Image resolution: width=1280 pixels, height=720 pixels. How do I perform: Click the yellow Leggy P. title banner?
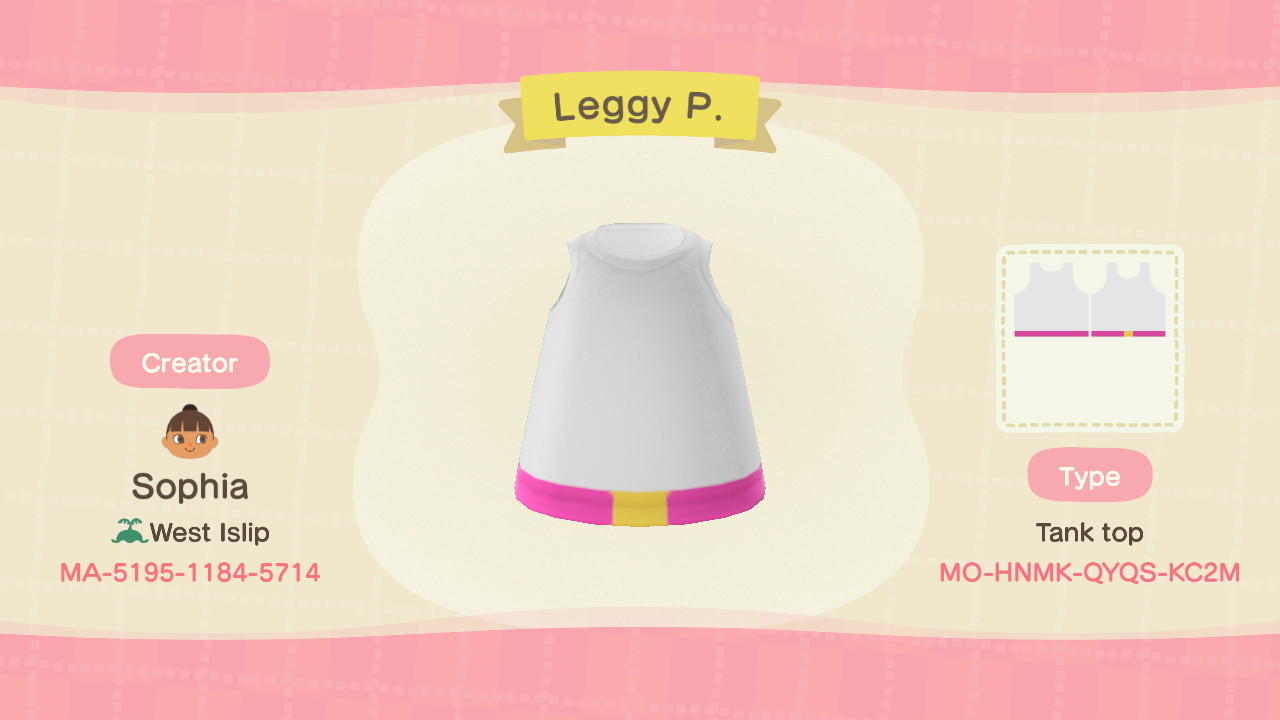(639, 107)
